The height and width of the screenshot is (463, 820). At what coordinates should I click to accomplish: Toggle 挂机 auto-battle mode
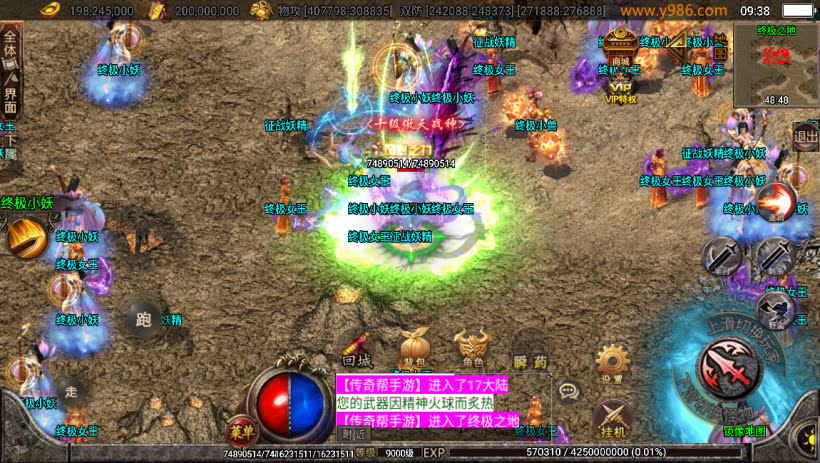tap(612, 417)
